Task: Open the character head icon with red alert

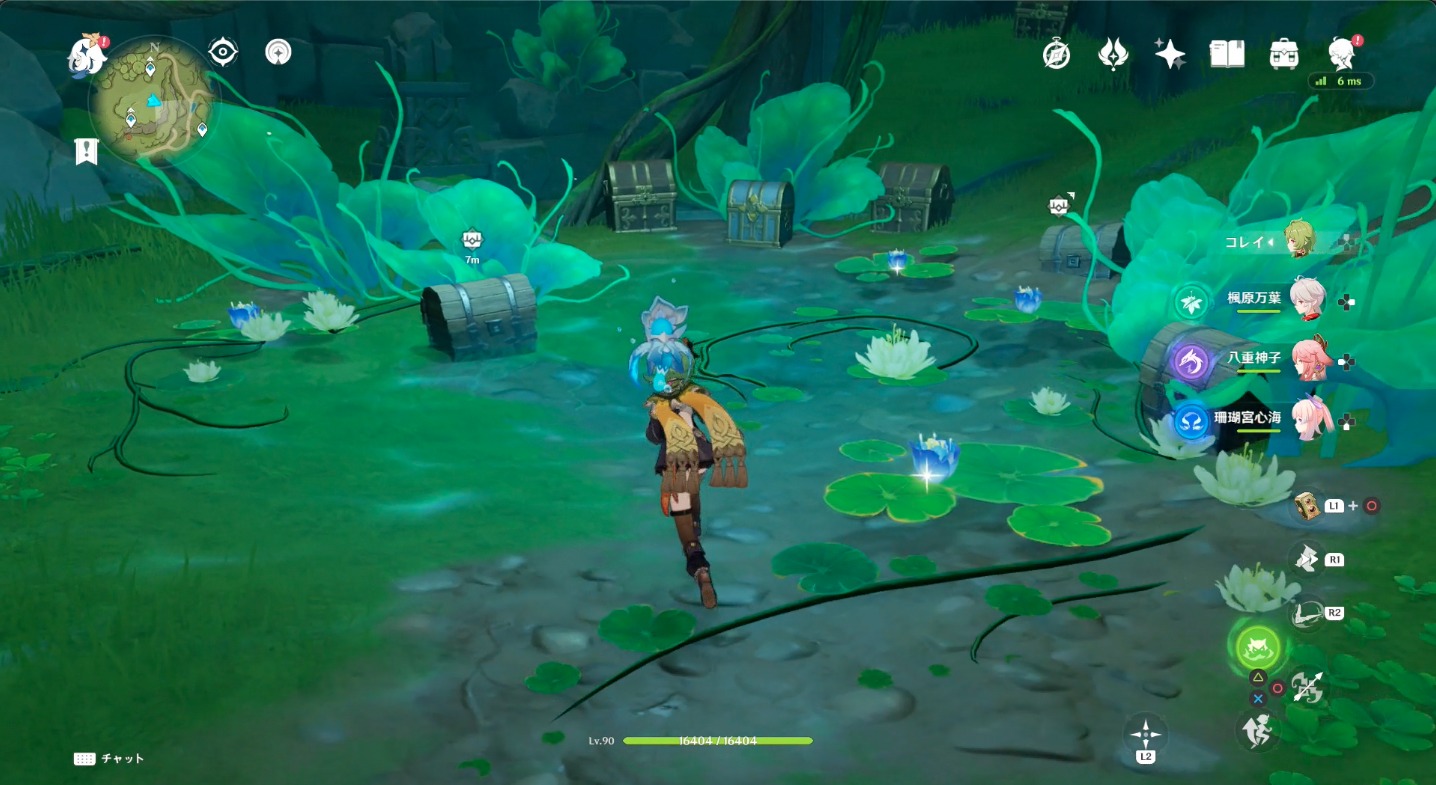Action: [1341, 54]
